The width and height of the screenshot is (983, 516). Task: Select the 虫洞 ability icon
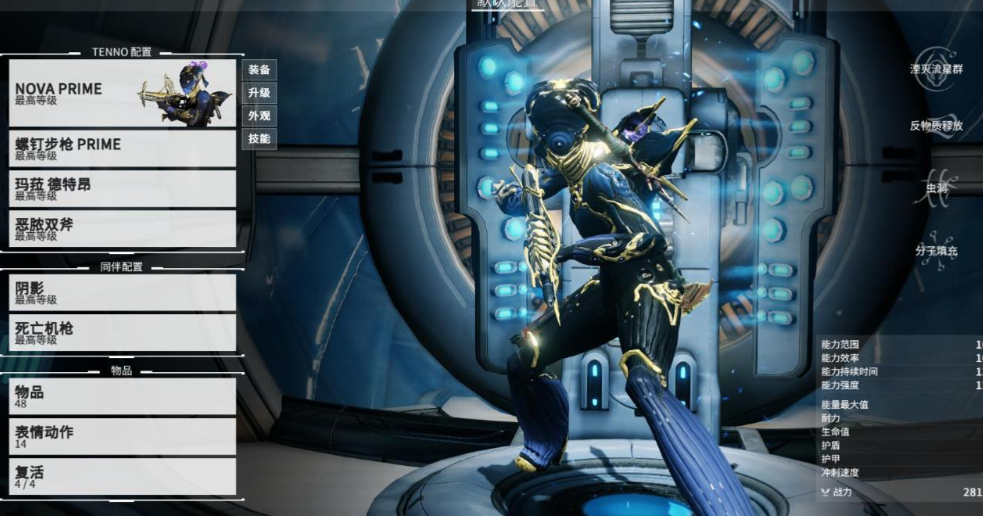coord(936,187)
